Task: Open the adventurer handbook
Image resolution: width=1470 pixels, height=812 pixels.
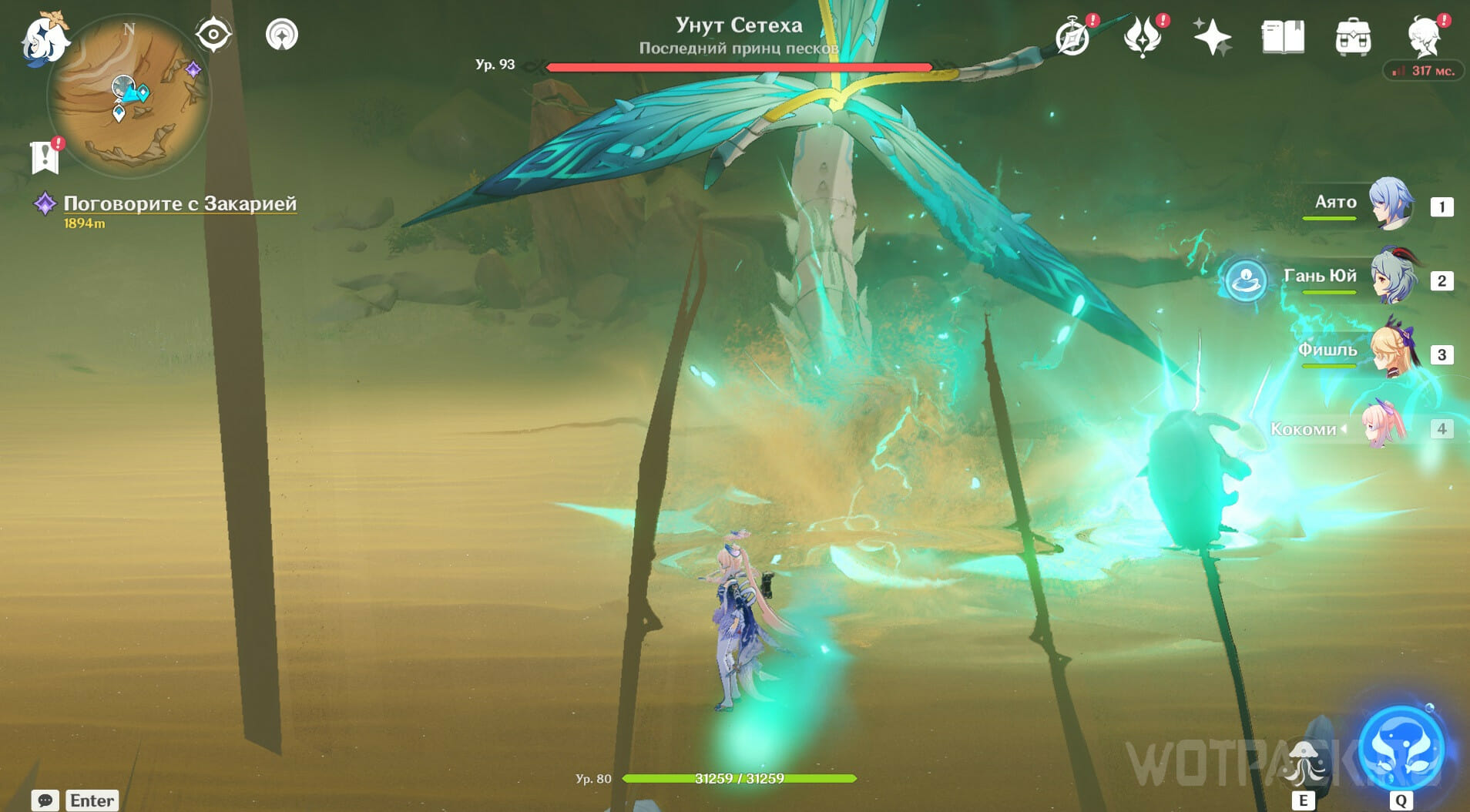Action: 1283,37
